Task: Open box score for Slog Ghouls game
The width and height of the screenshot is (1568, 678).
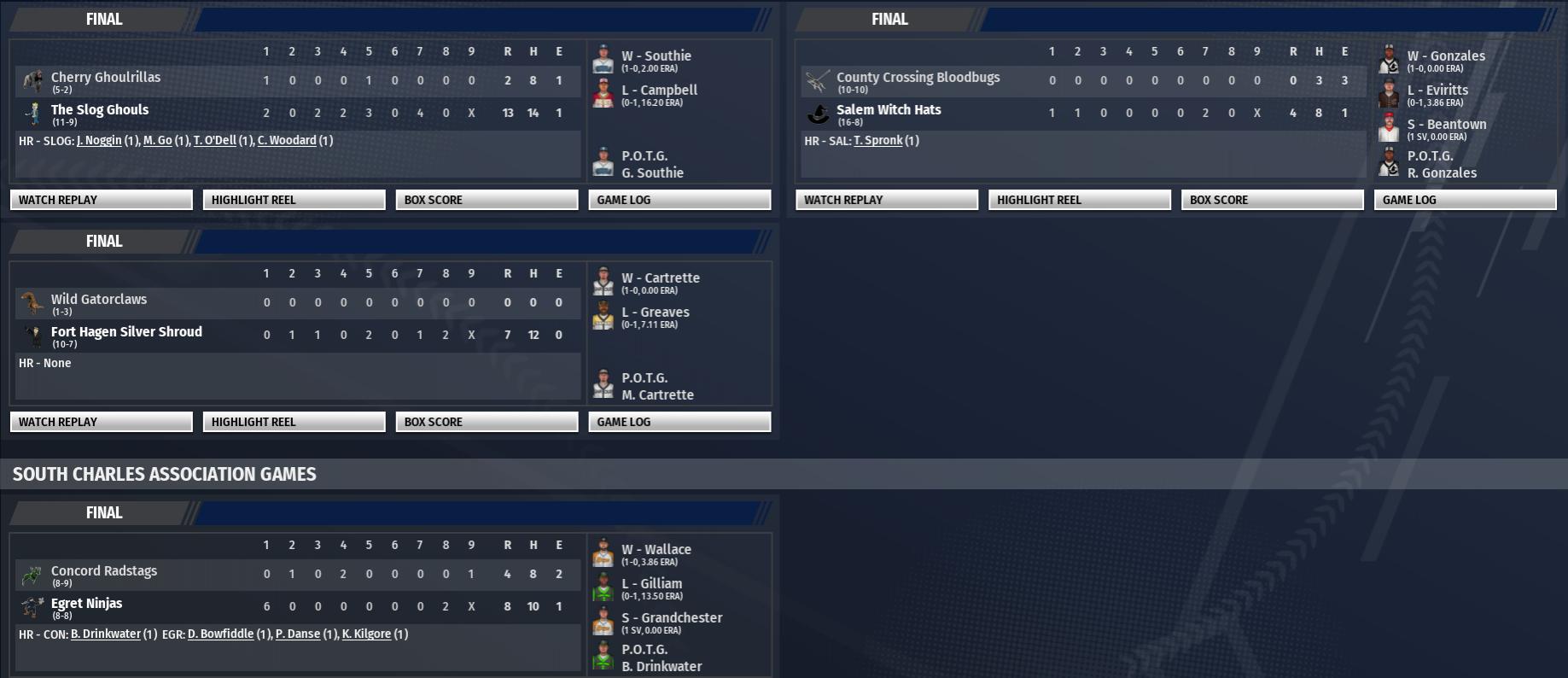Action: [487, 200]
